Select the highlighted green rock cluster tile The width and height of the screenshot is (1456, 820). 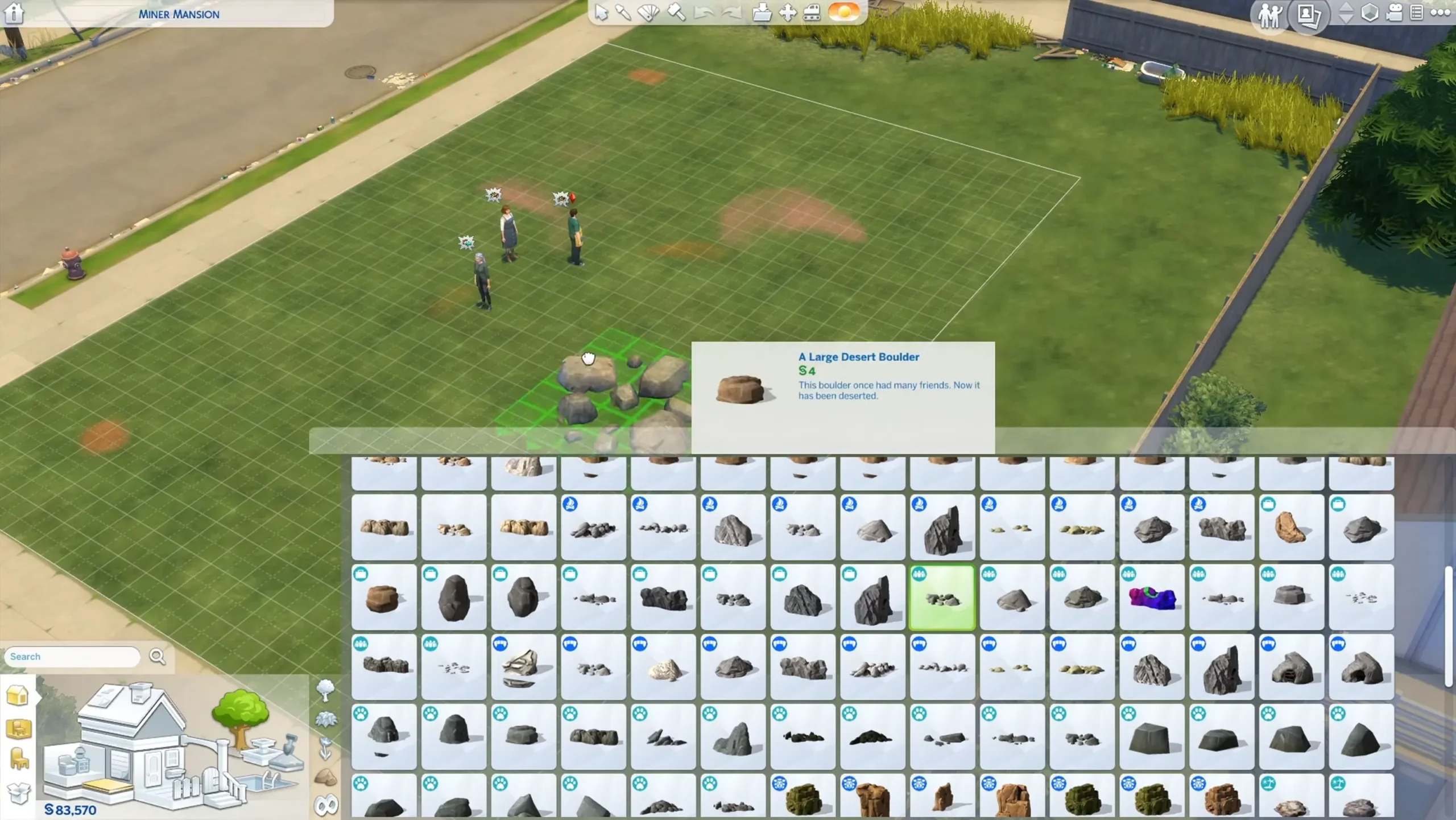[x=942, y=598]
